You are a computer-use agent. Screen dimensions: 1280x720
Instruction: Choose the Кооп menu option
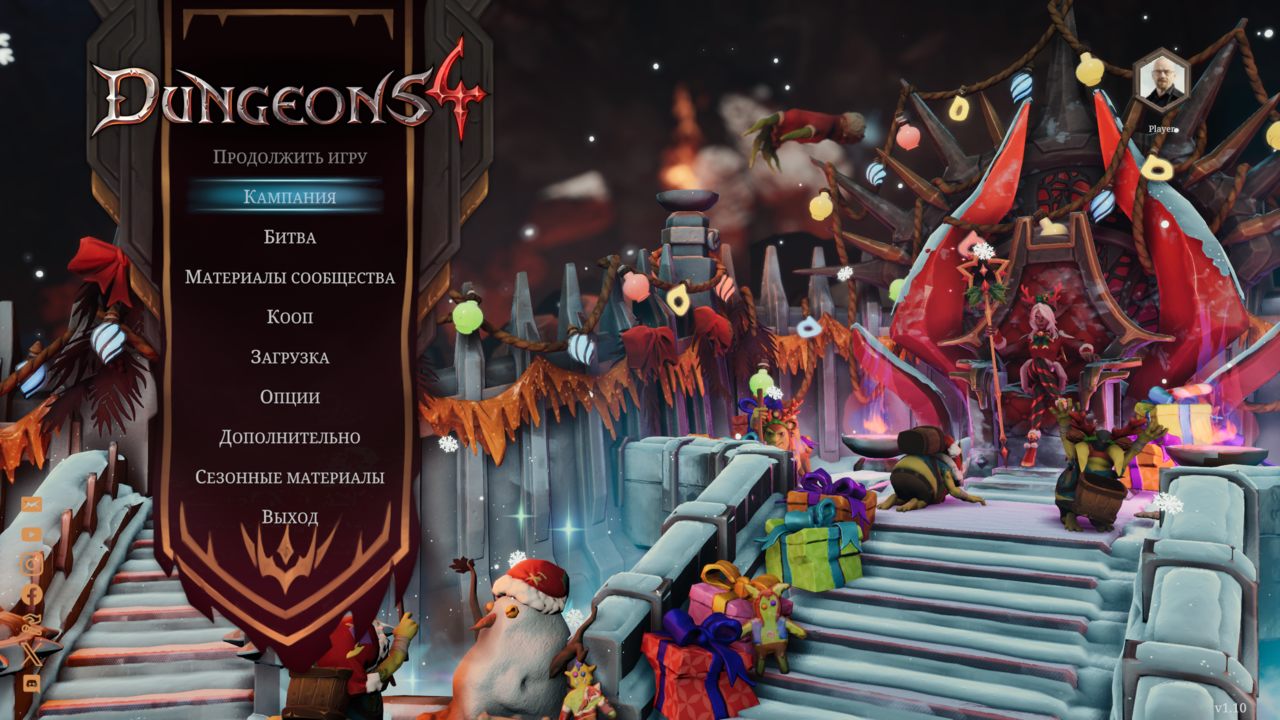pyautogui.click(x=290, y=317)
